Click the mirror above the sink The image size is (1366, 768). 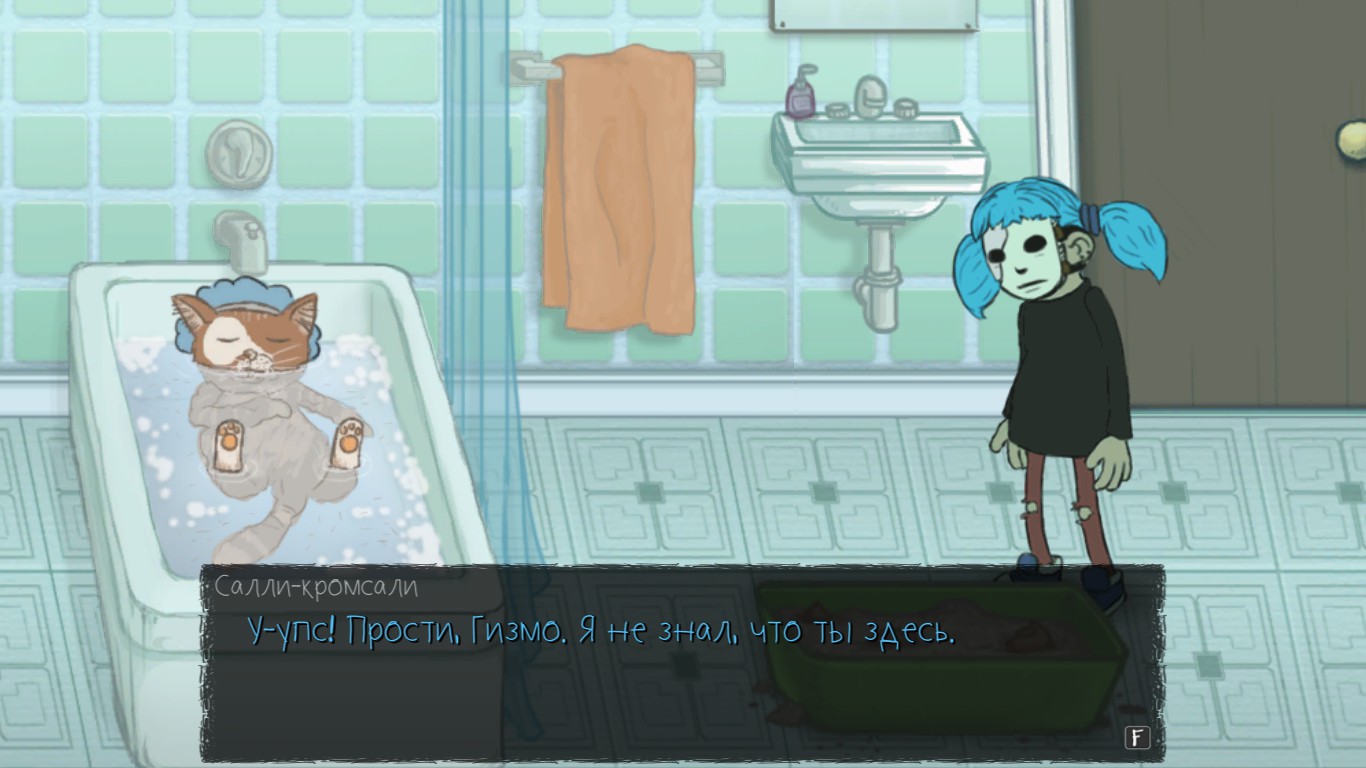click(873, 15)
